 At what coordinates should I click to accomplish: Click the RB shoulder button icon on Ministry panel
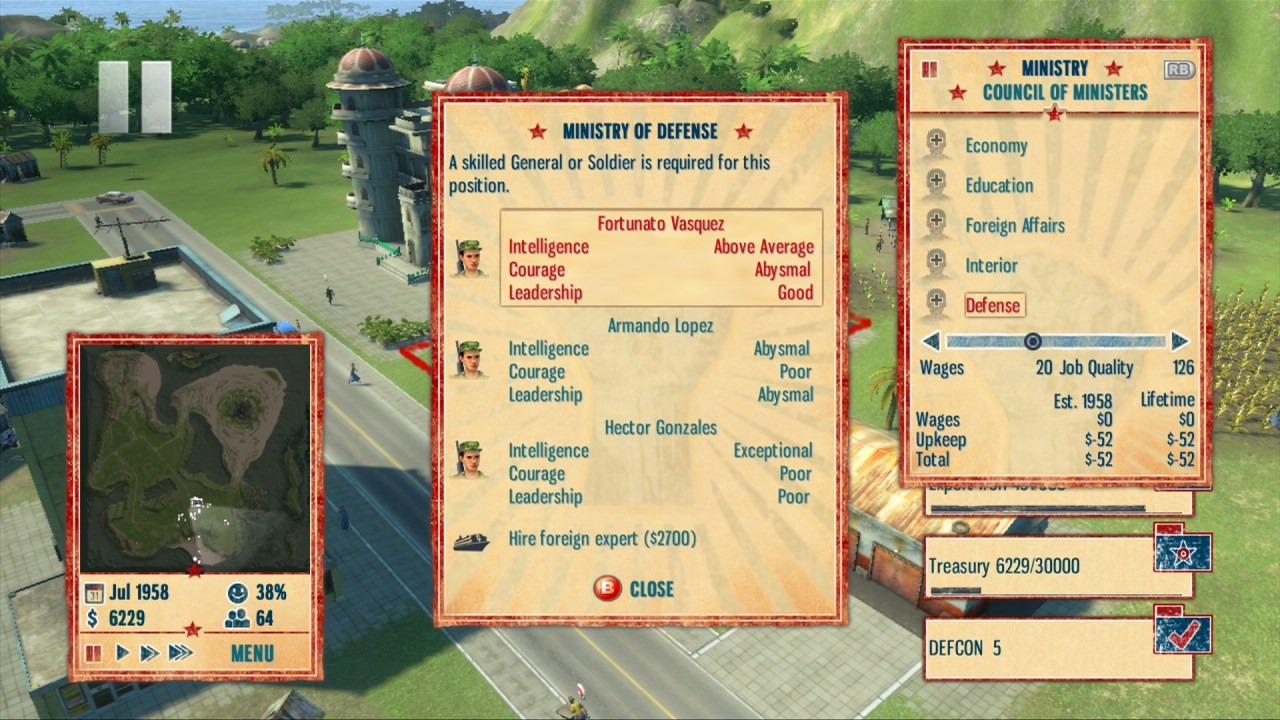[1178, 70]
